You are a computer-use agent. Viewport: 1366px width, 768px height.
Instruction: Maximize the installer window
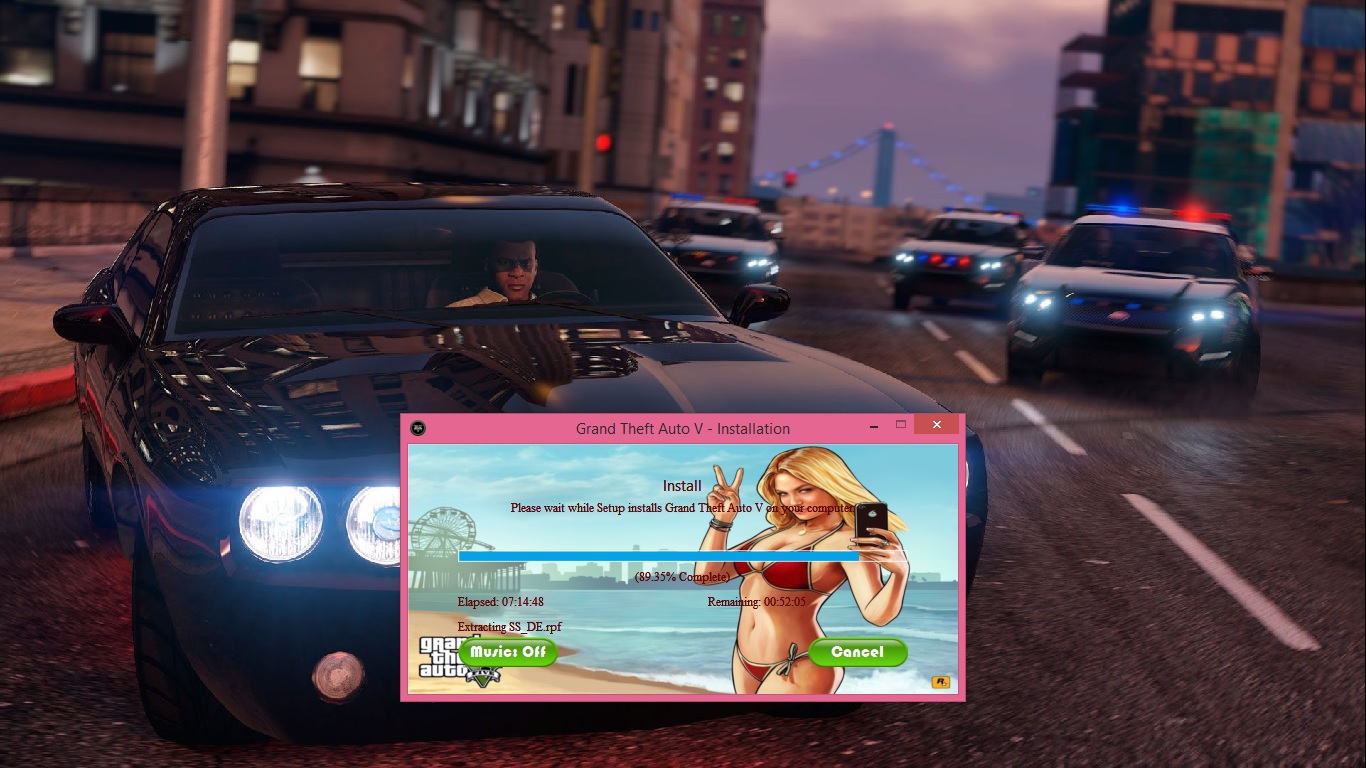900,425
